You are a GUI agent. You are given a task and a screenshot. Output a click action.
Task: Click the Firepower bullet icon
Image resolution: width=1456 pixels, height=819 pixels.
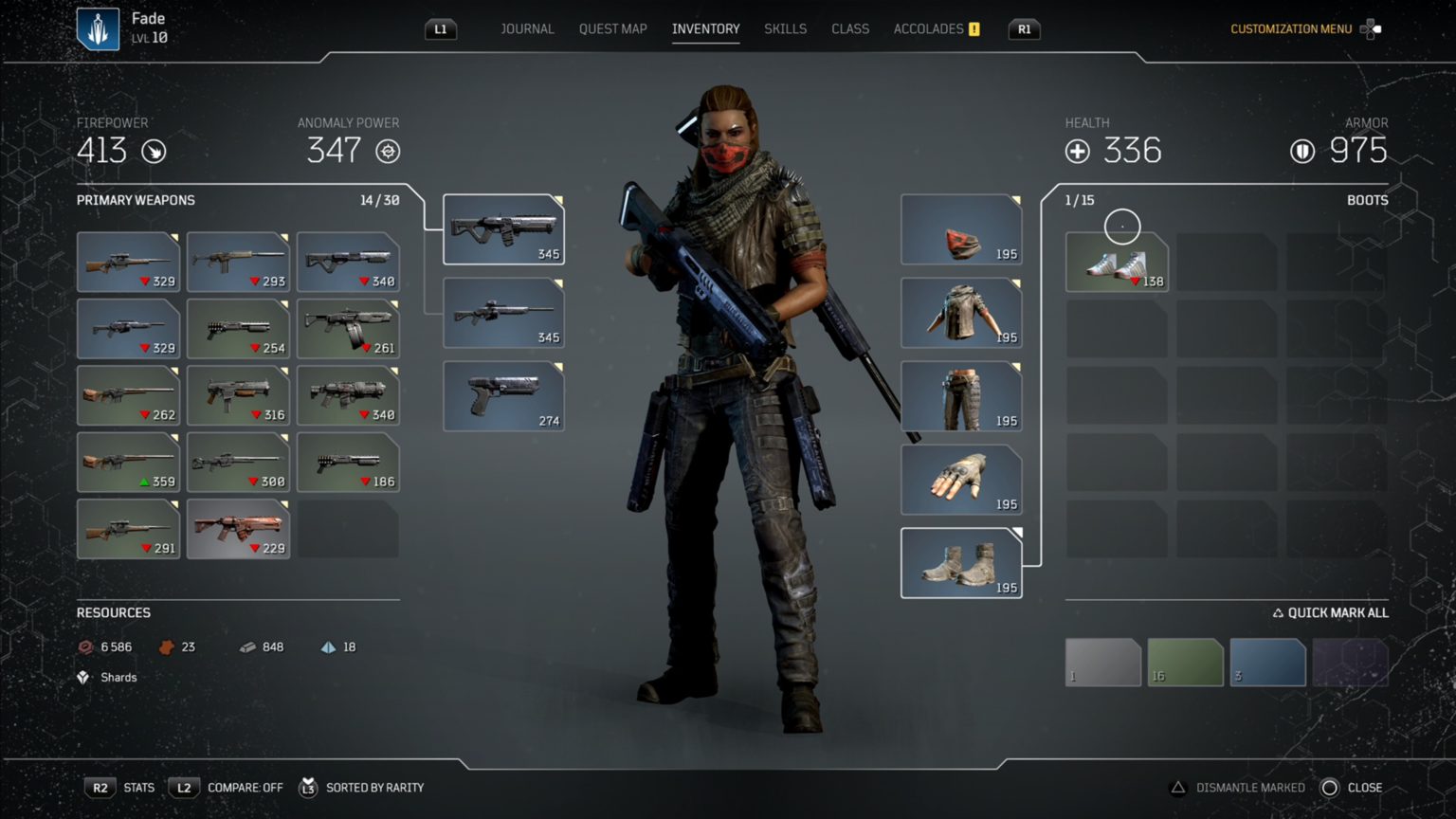point(155,152)
